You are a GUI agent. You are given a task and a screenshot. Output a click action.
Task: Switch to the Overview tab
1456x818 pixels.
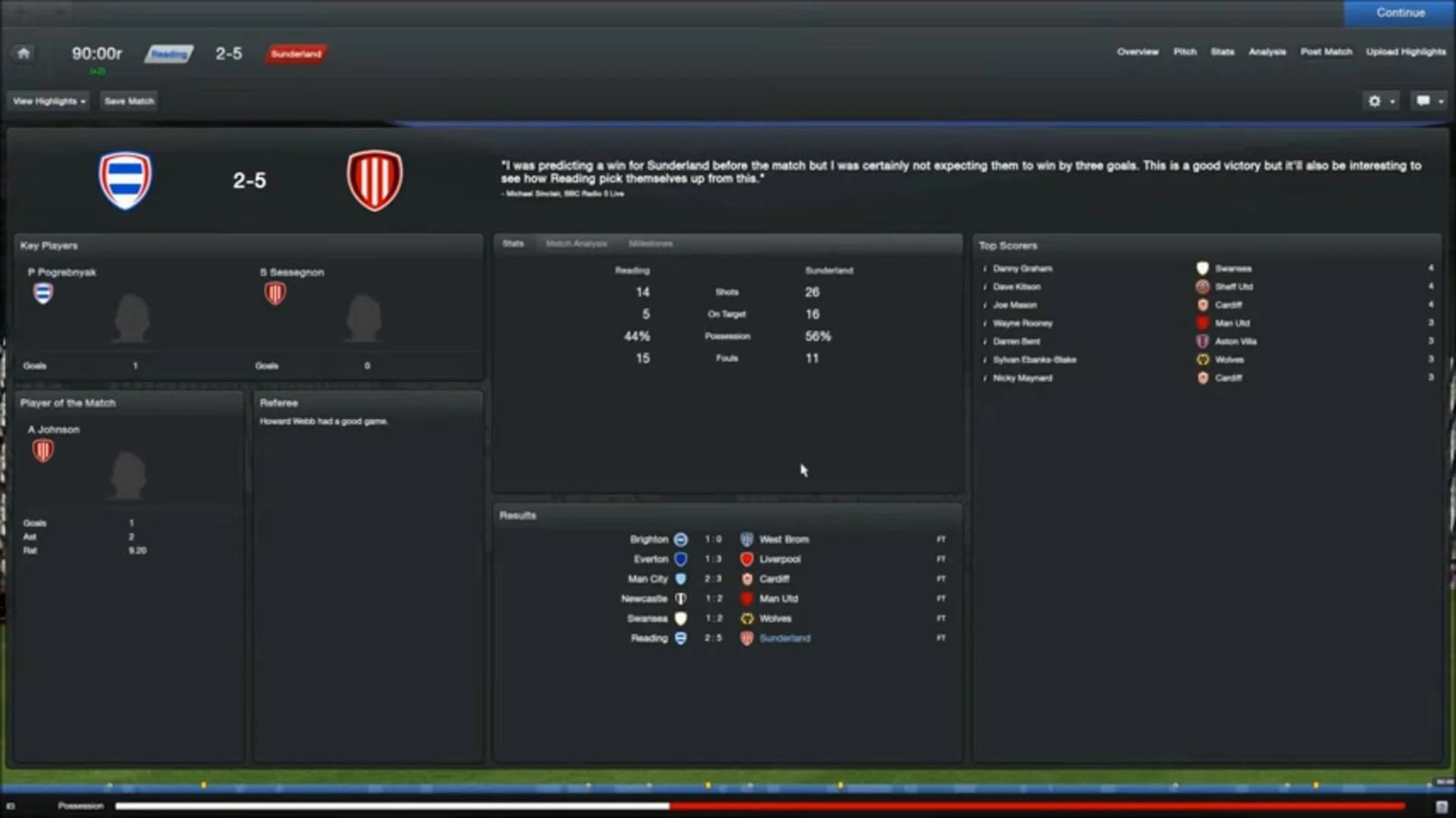pos(1137,52)
